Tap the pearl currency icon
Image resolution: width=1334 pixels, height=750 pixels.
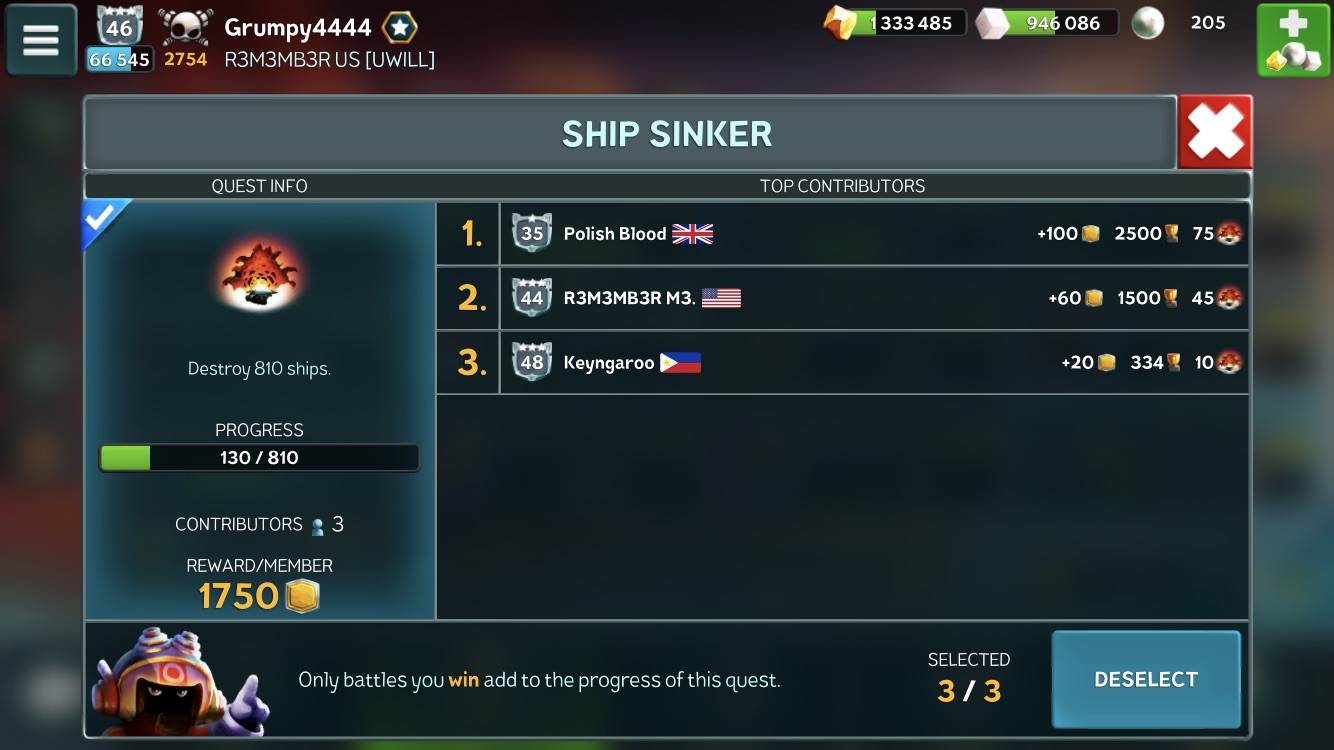coord(1147,23)
